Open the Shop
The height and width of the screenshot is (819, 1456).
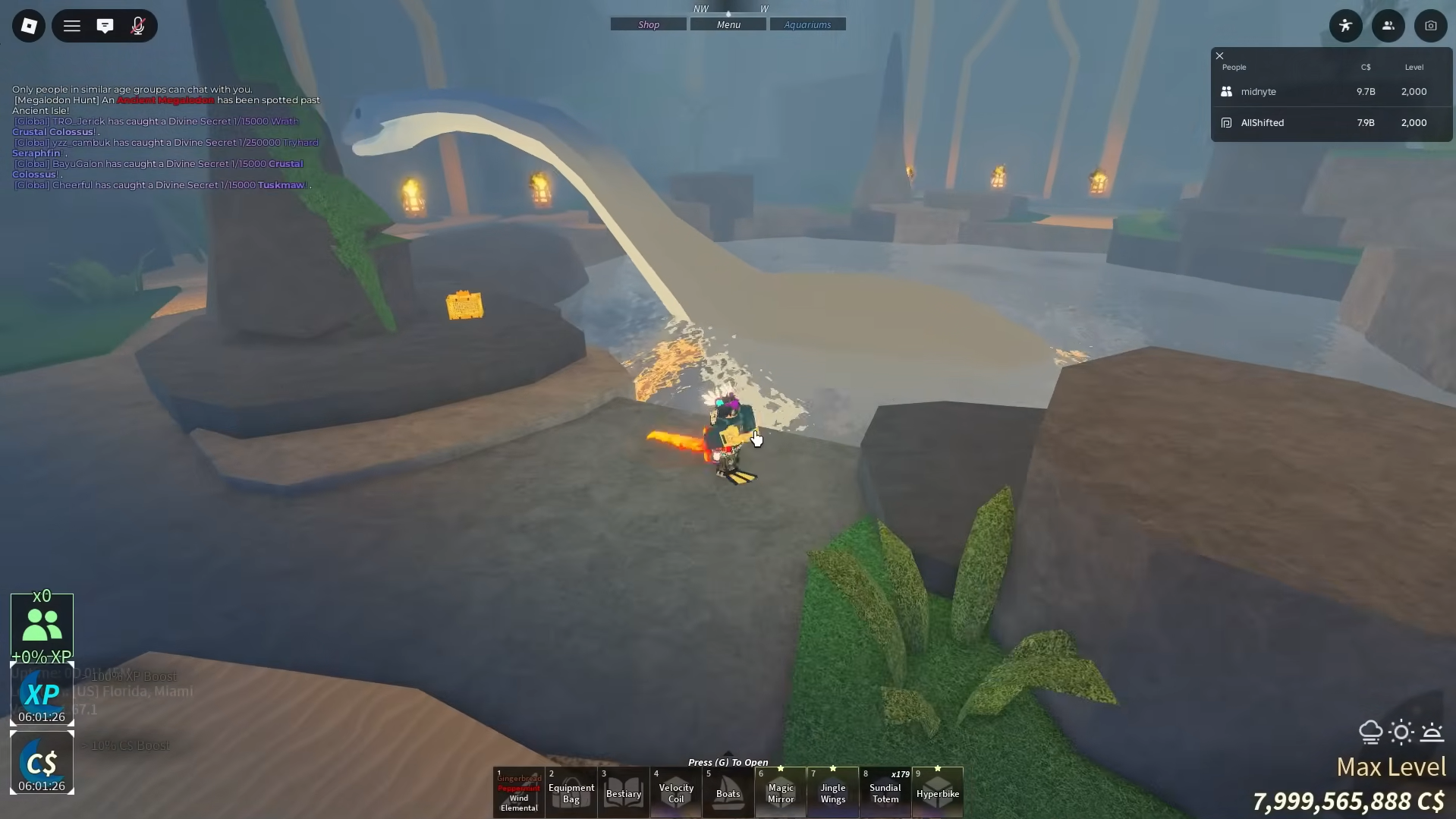pyautogui.click(x=647, y=24)
